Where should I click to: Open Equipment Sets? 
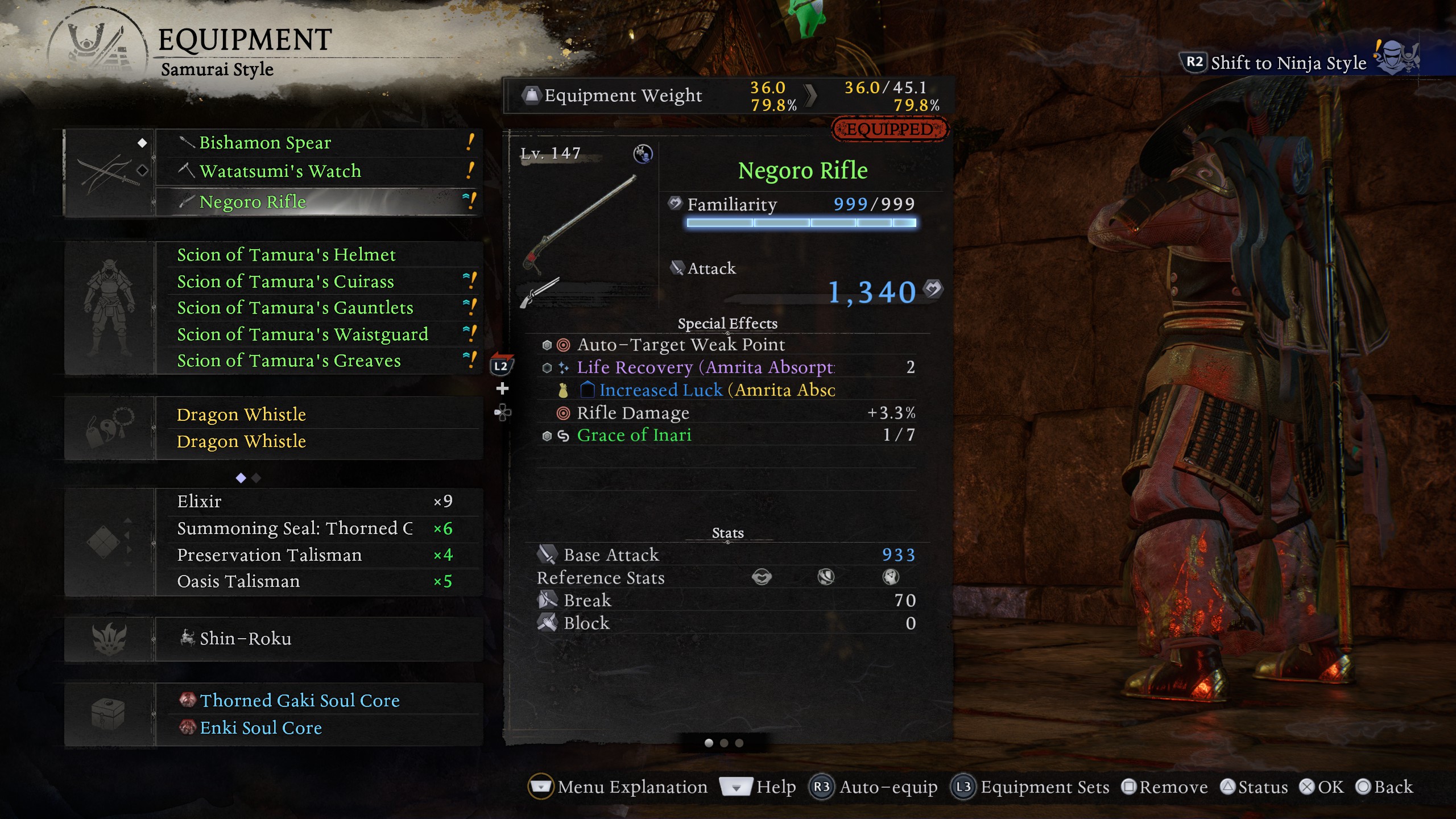coord(1032,787)
